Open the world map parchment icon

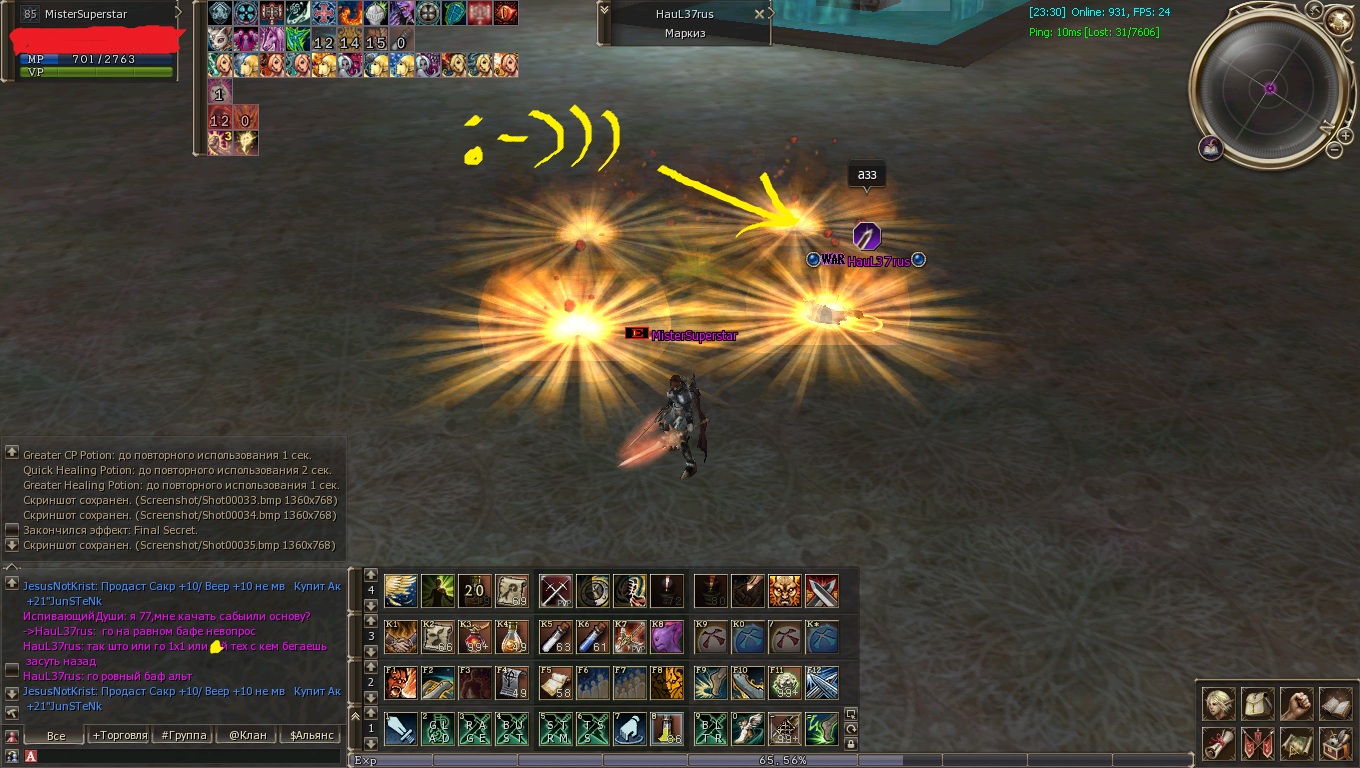coord(1297,743)
